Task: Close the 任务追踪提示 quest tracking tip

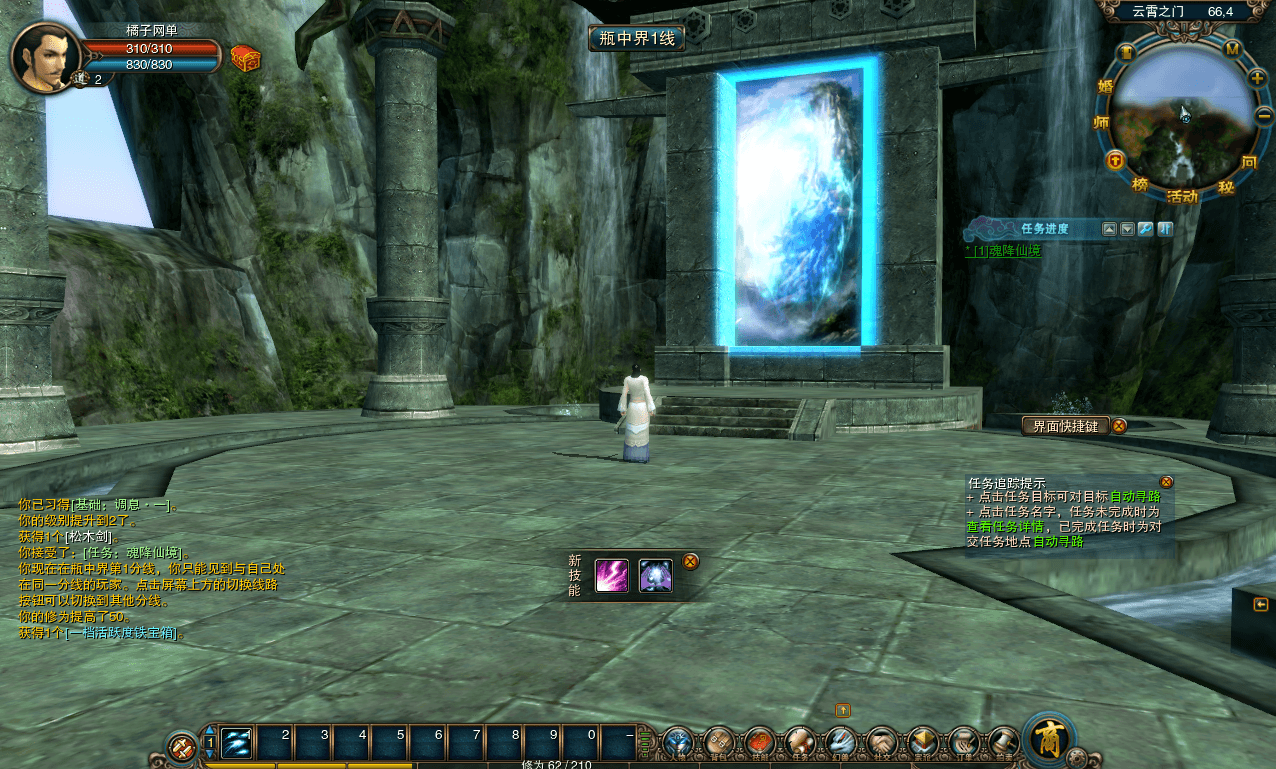Action: tap(1166, 482)
